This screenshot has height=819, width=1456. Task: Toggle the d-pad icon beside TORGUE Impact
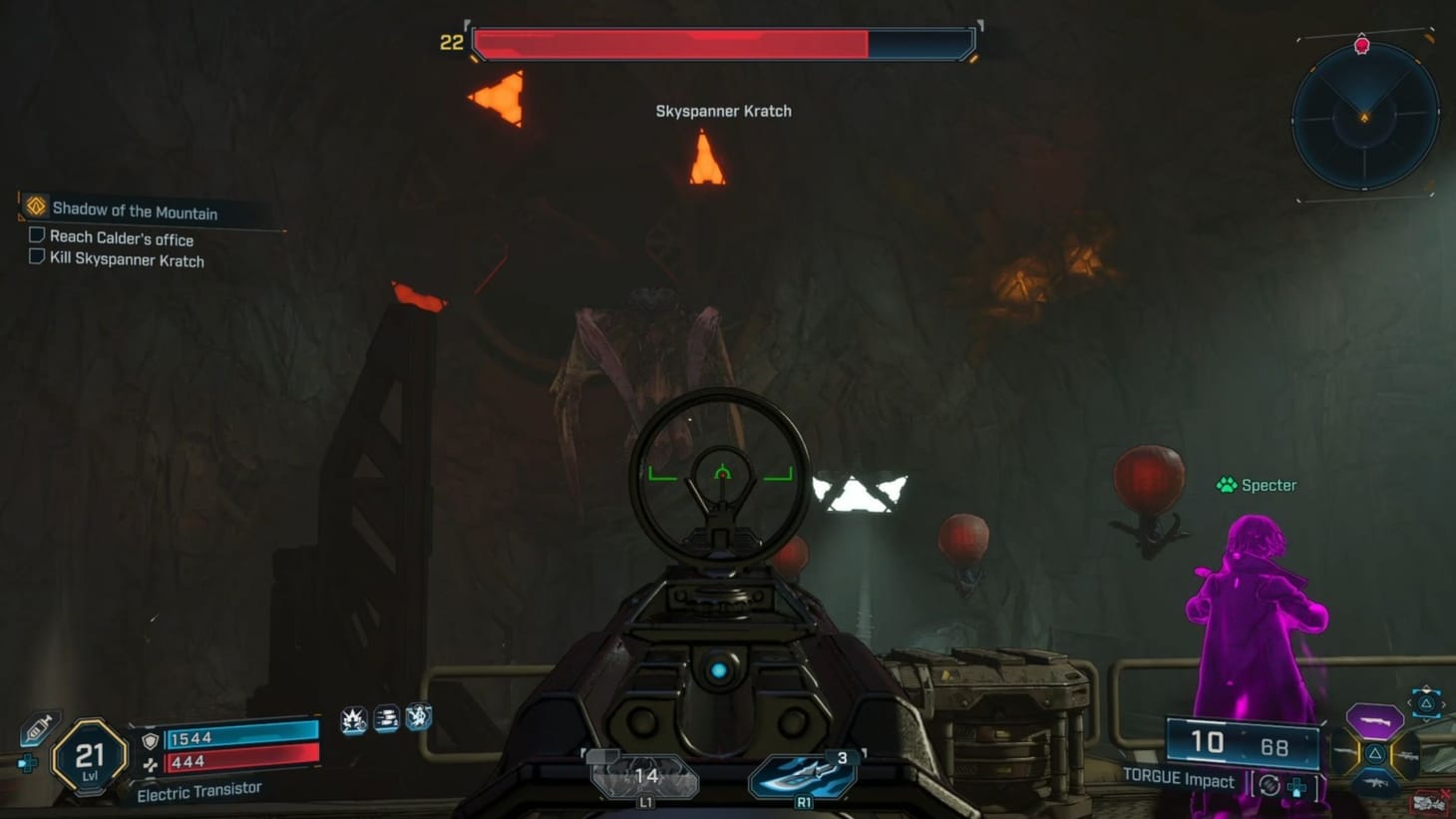(x=1296, y=787)
